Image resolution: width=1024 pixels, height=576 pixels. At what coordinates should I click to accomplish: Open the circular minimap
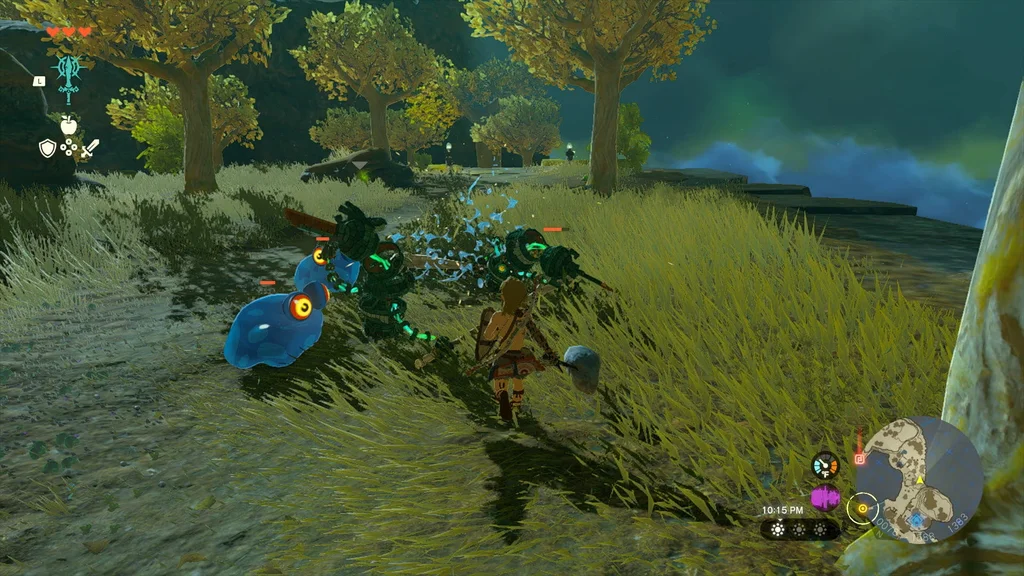(x=919, y=481)
